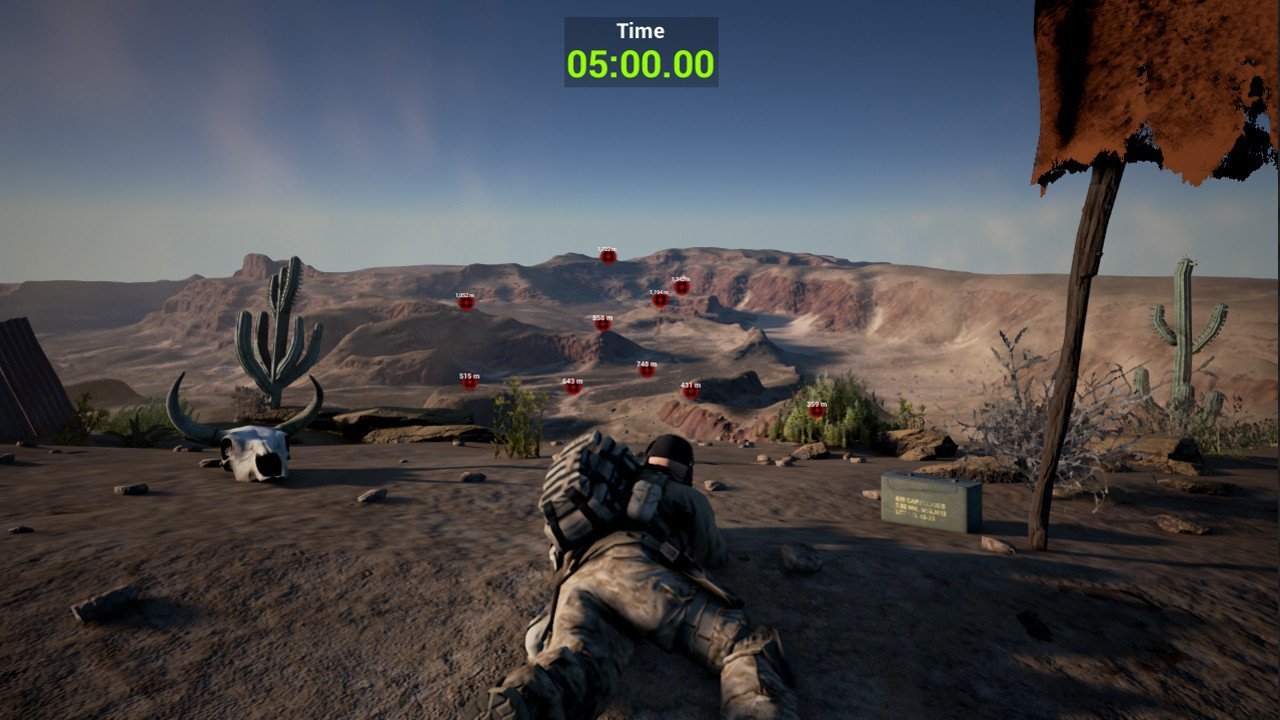The image size is (1280, 720).
Task: Pick the 643 m target marker
Action: click(573, 388)
